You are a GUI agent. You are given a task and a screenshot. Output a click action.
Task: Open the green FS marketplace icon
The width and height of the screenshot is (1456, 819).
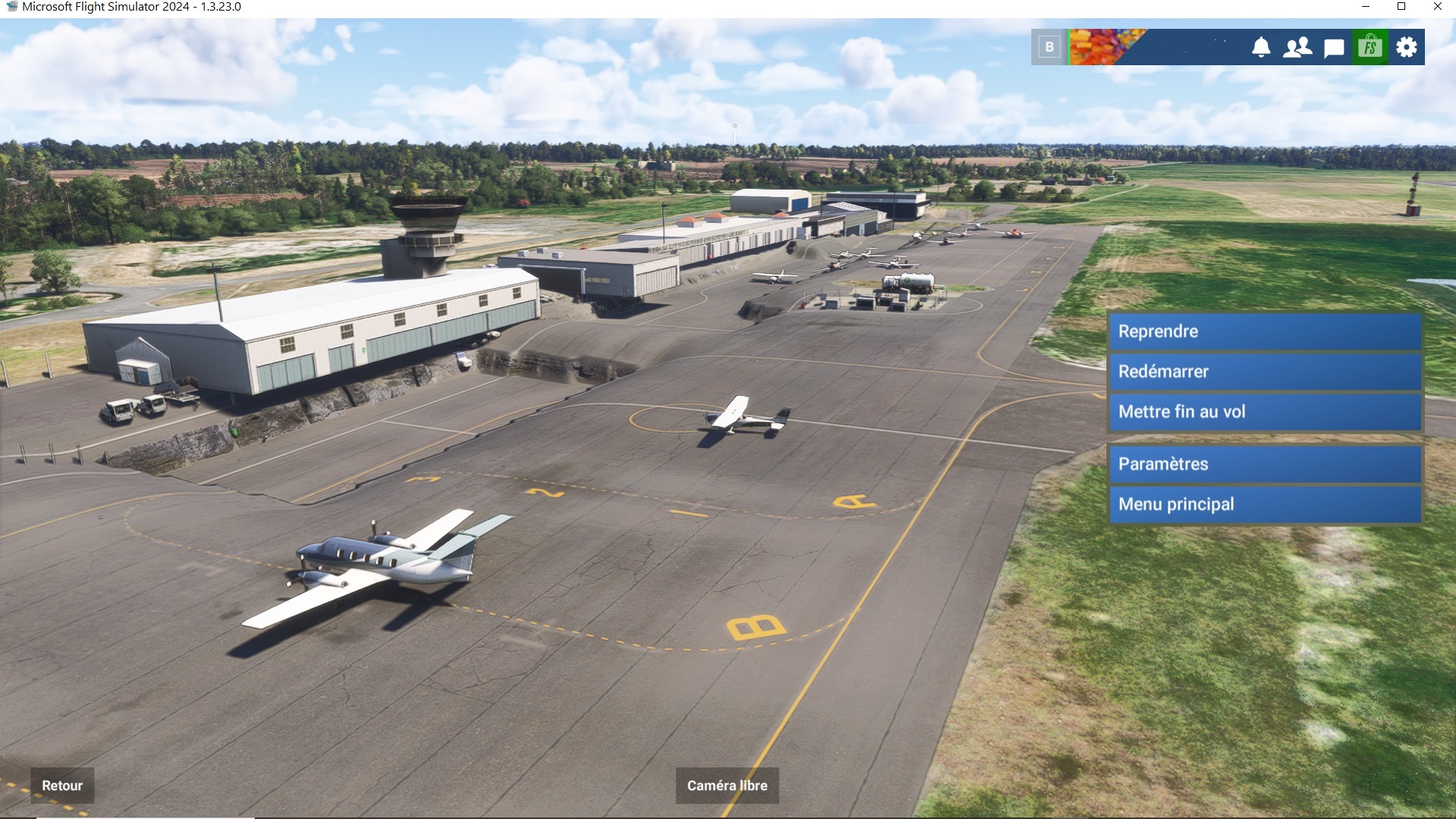pos(1370,47)
